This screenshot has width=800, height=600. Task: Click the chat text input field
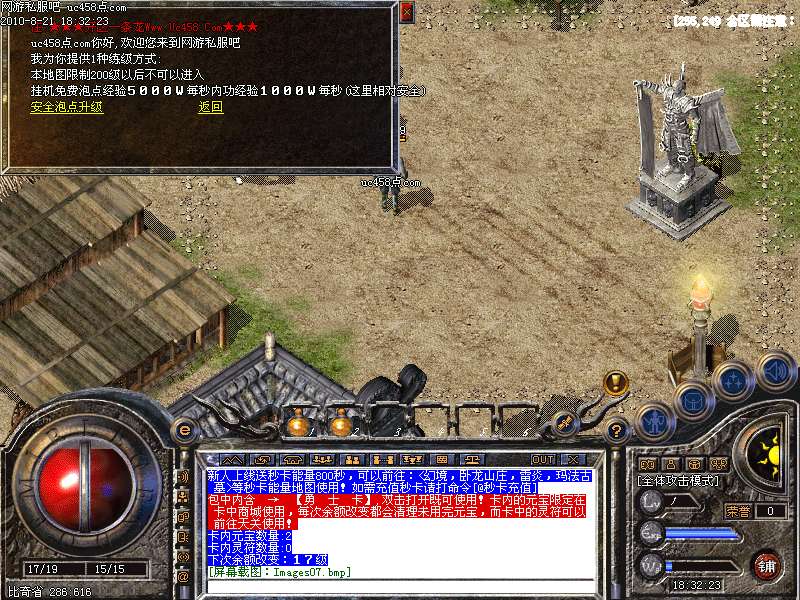pos(400,584)
